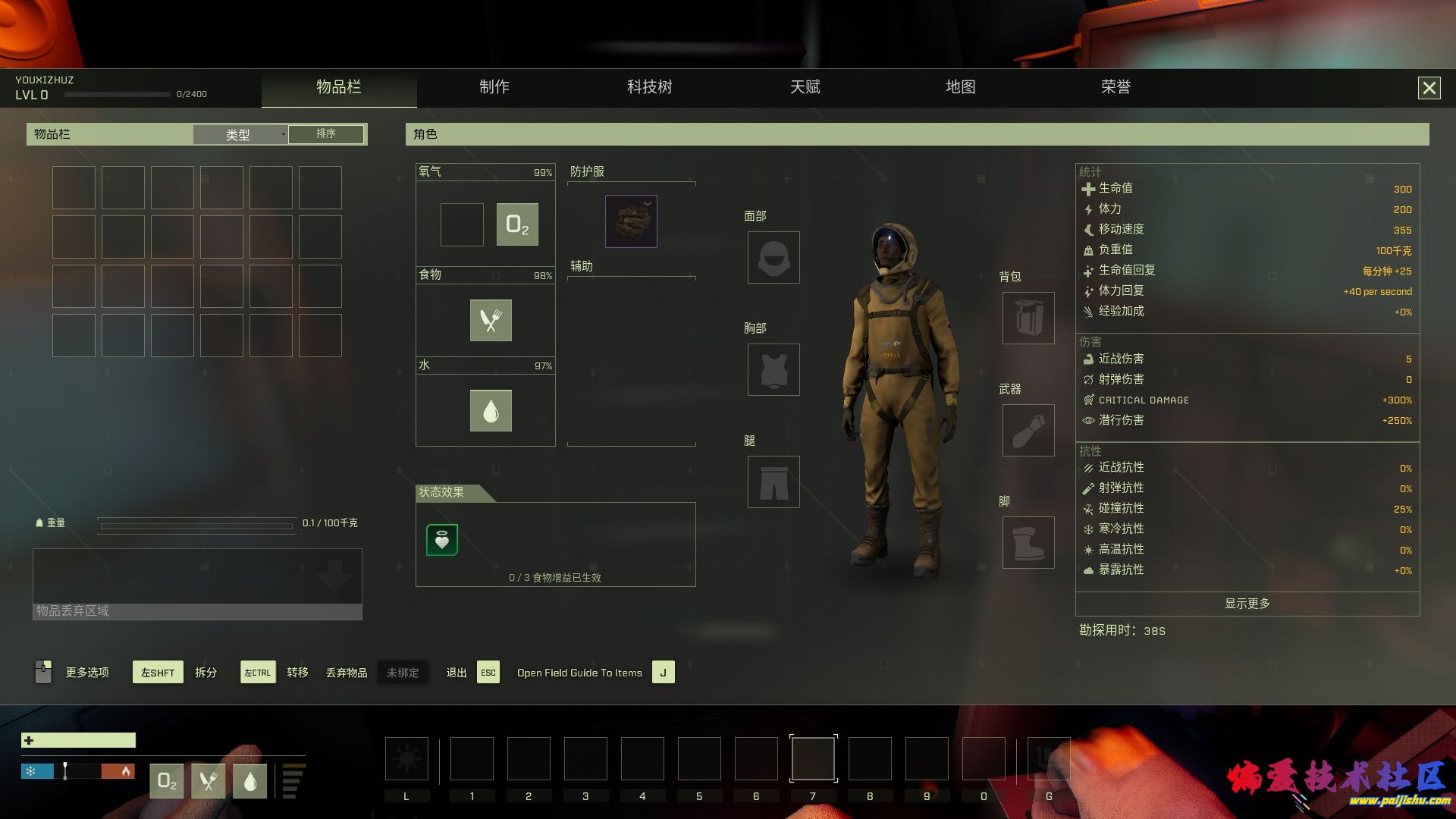The width and height of the screenshot is (1456, 819).
Task: Switch to the 制作 crafting tab
Action: (494, 87)
